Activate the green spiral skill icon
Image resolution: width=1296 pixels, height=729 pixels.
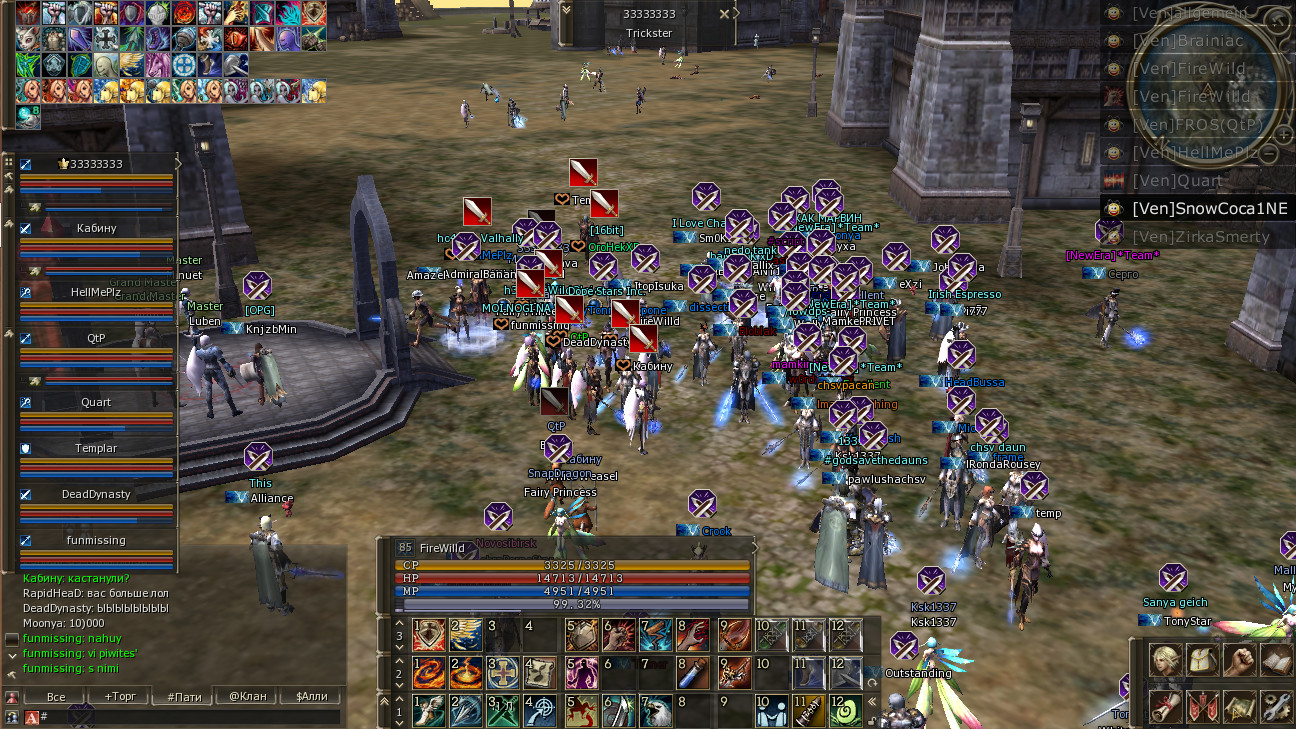[x=846, y=711]
